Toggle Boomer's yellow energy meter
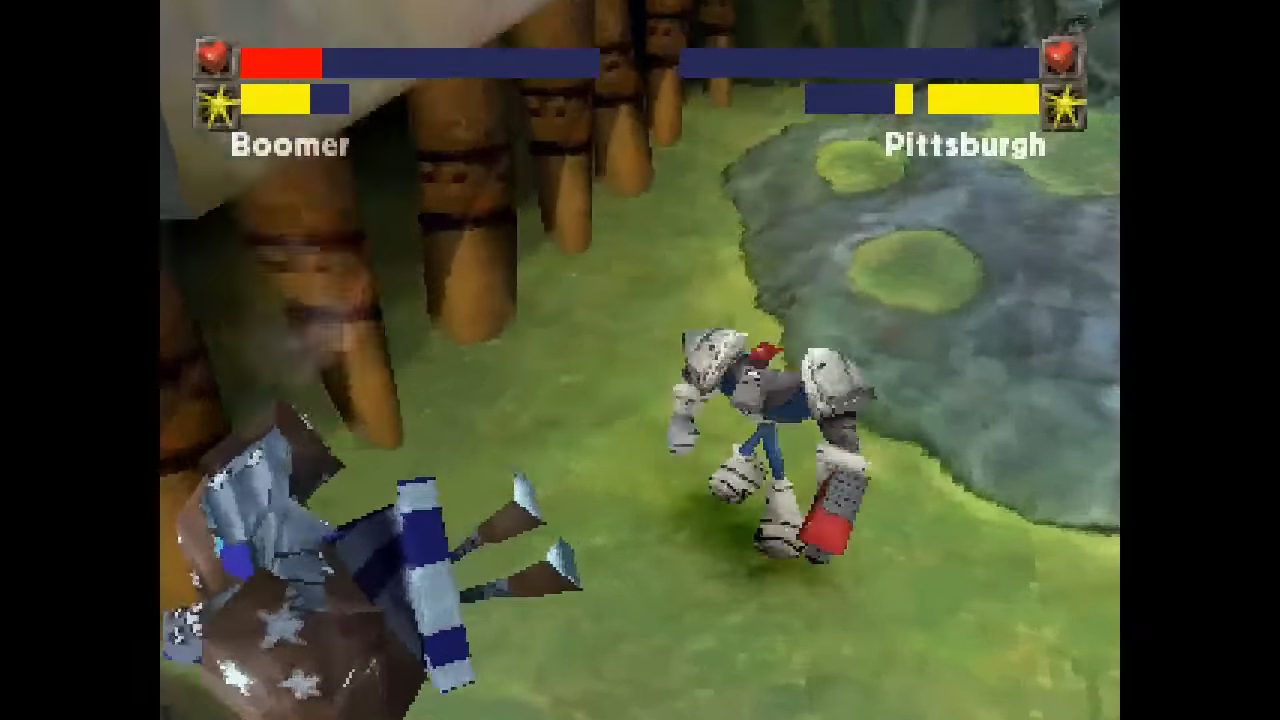This screenshot has height=720, width=1280. point(272,100)
